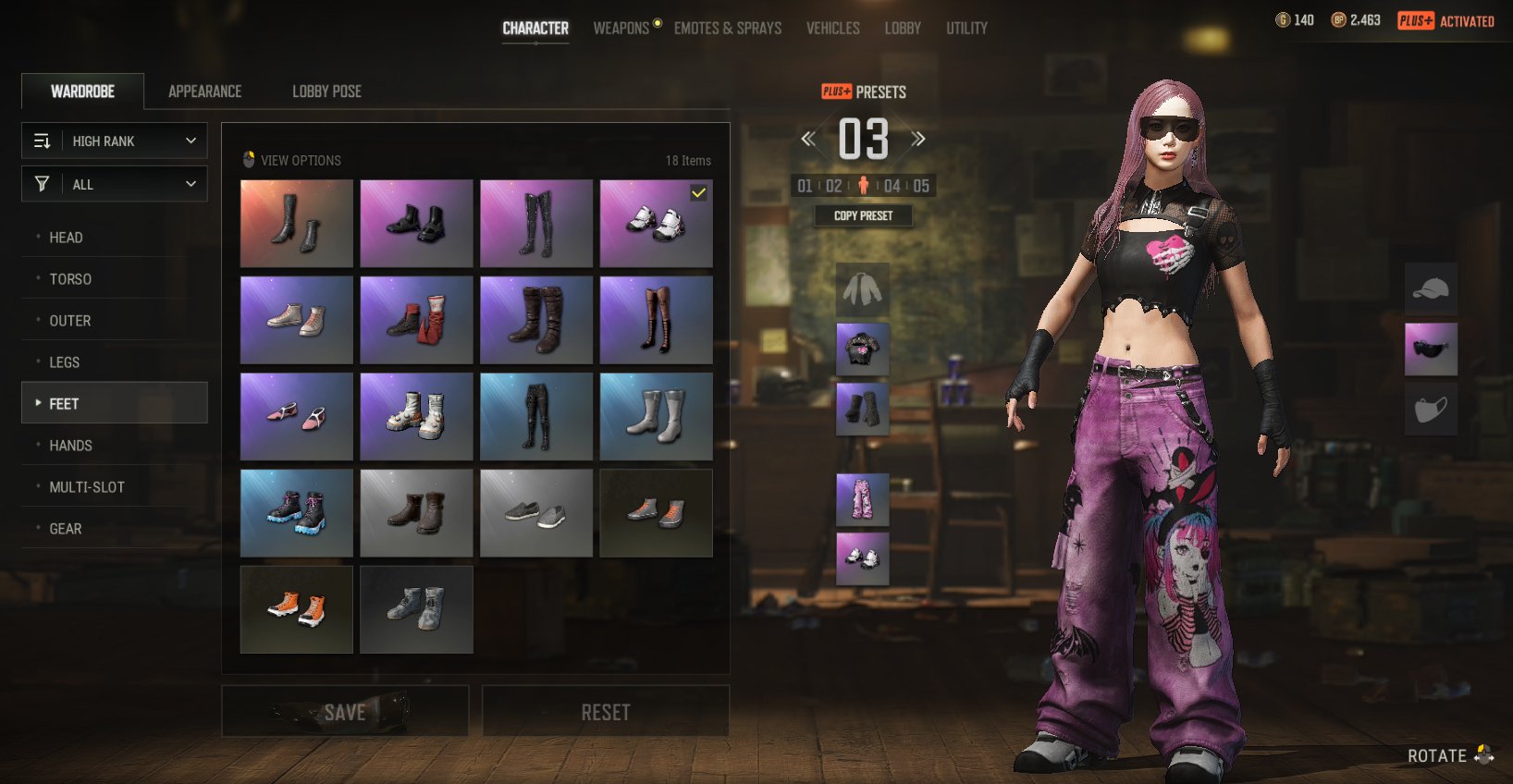Viewport: 1513px width, 784px height.
Task: Select the Lobby Pose tab
Action: click(326, 92)
